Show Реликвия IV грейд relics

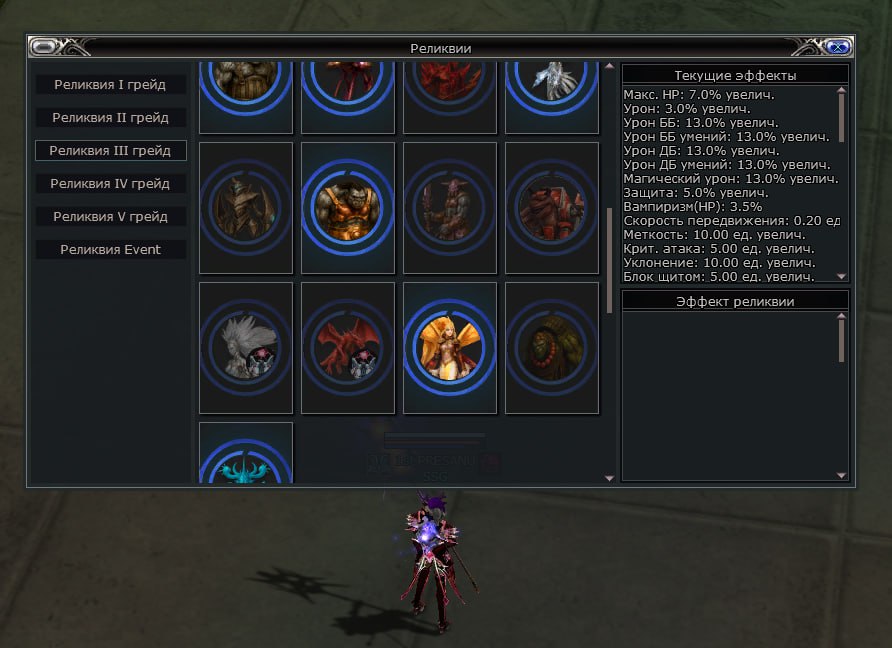[x=110, y=184]
